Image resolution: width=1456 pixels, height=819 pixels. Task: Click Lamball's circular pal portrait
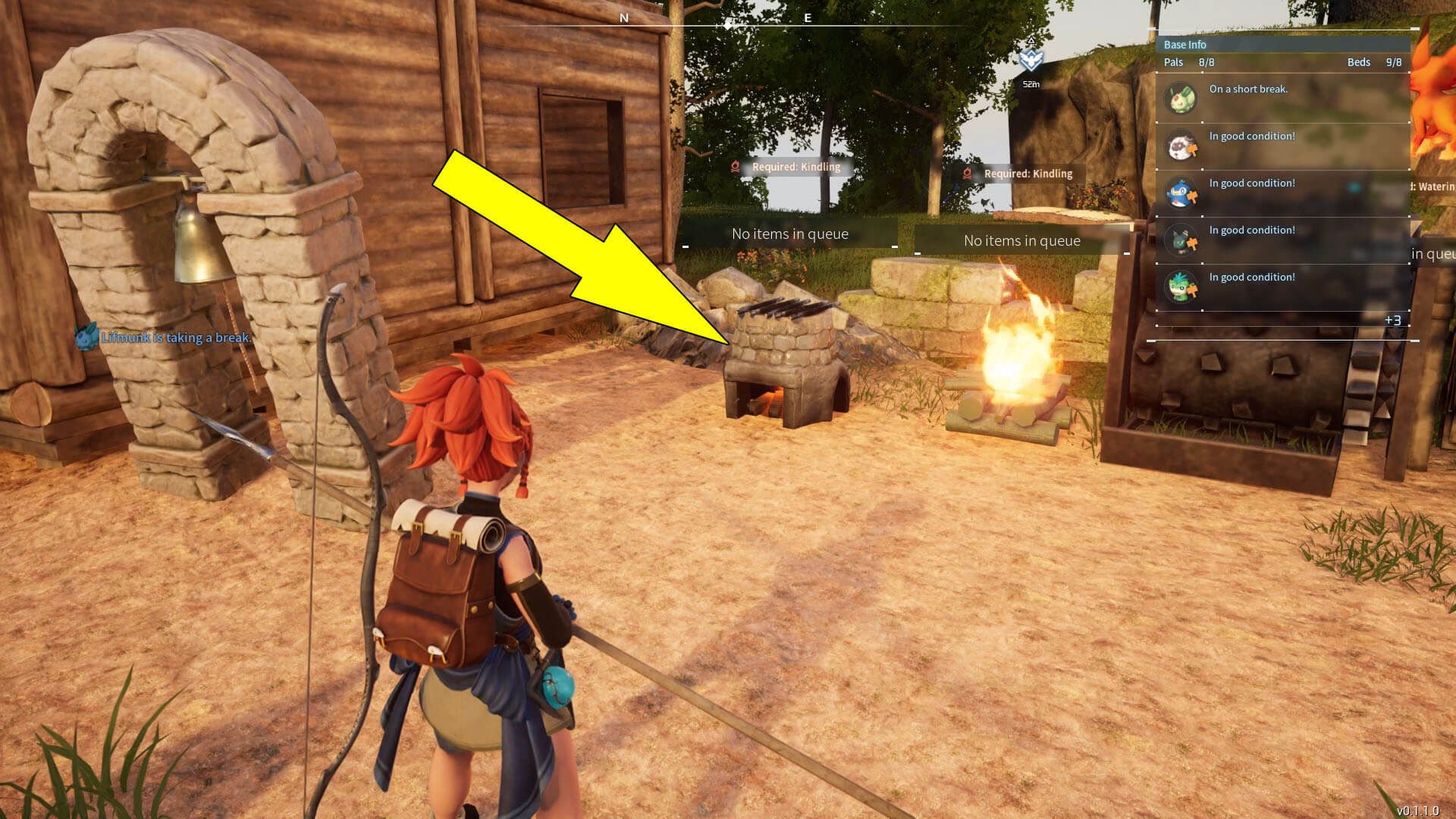coord(1181,147)
